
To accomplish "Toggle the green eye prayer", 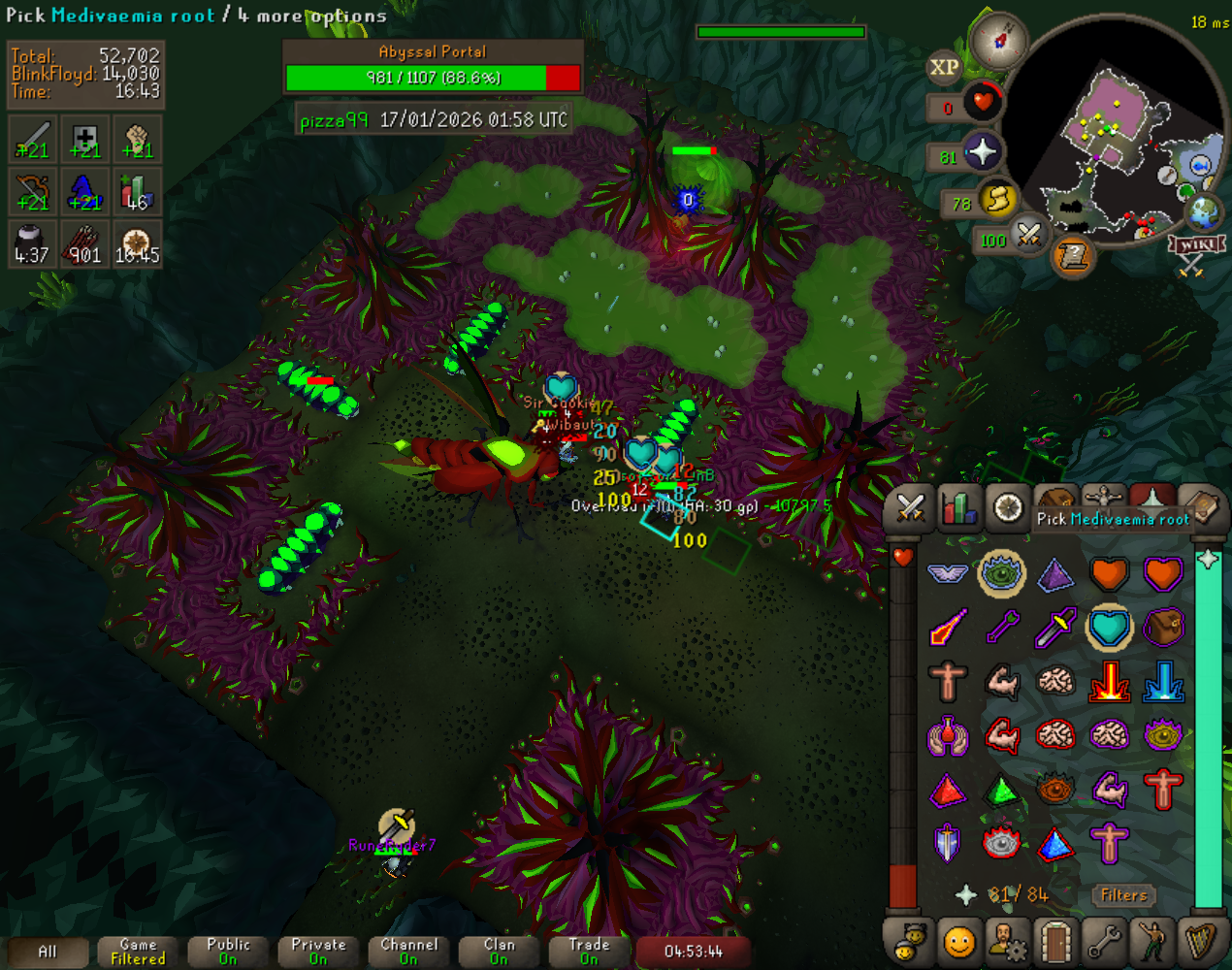I will (1001, 574).
